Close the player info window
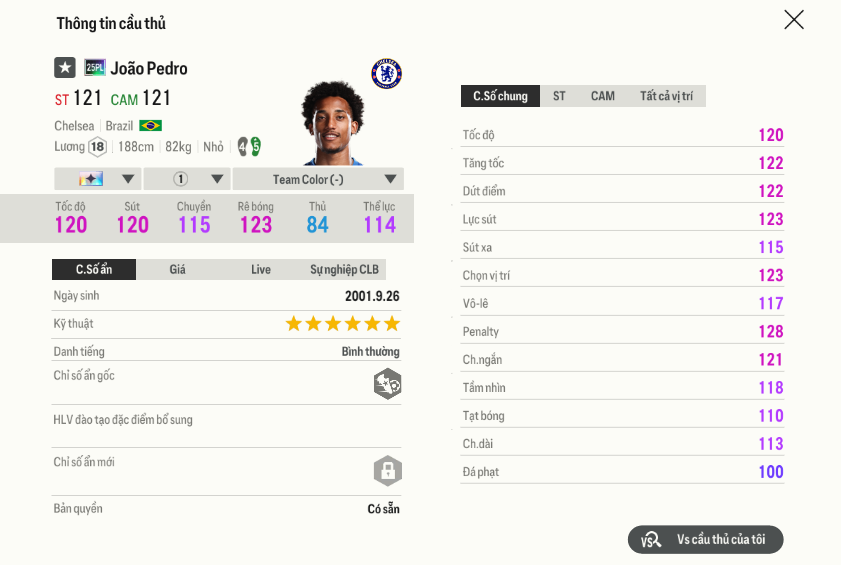The height and width of the screenshot is (565, 841). [x=794, y=20]
